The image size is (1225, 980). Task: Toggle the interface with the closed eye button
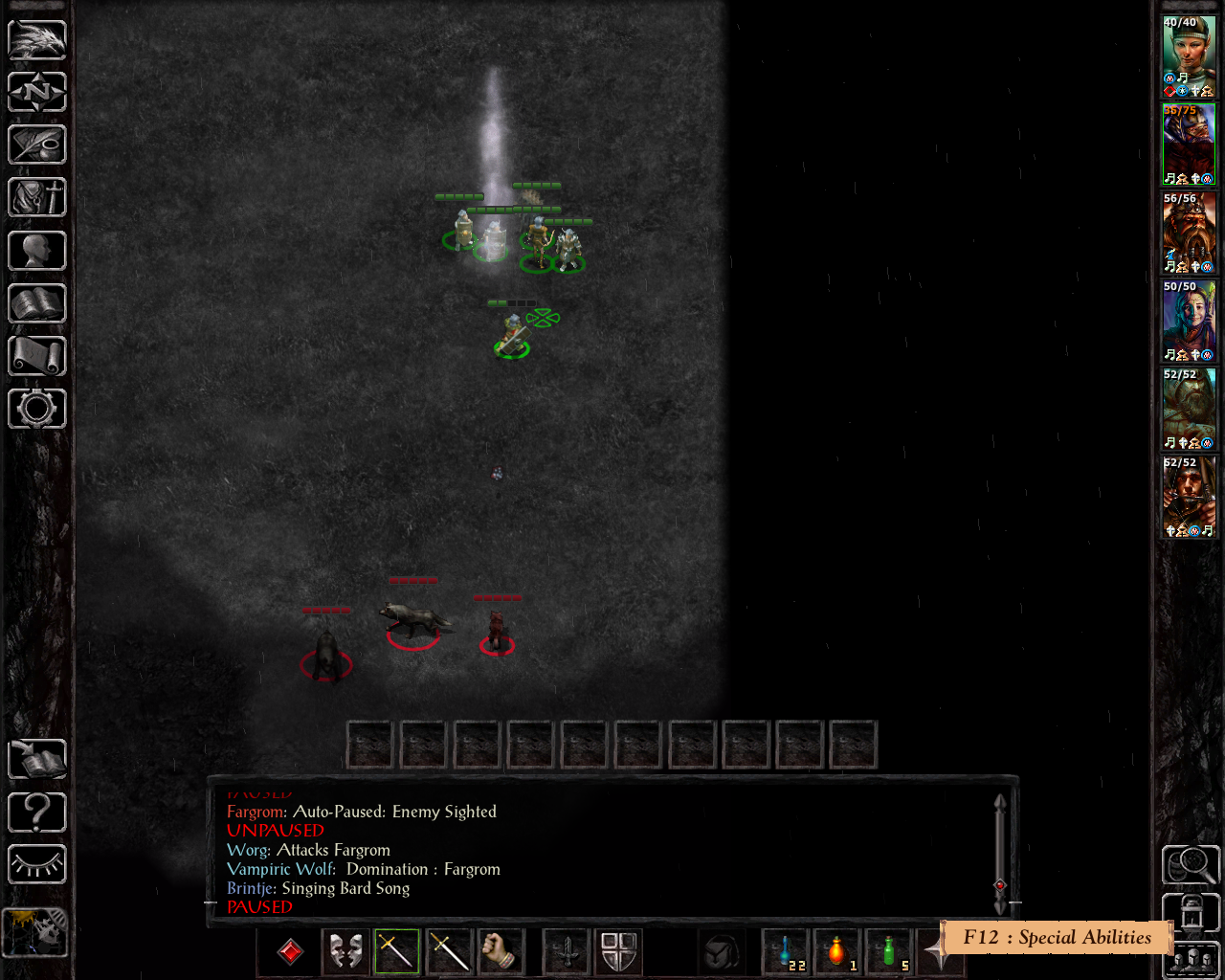pyautogui.click(x=37, y=865)
